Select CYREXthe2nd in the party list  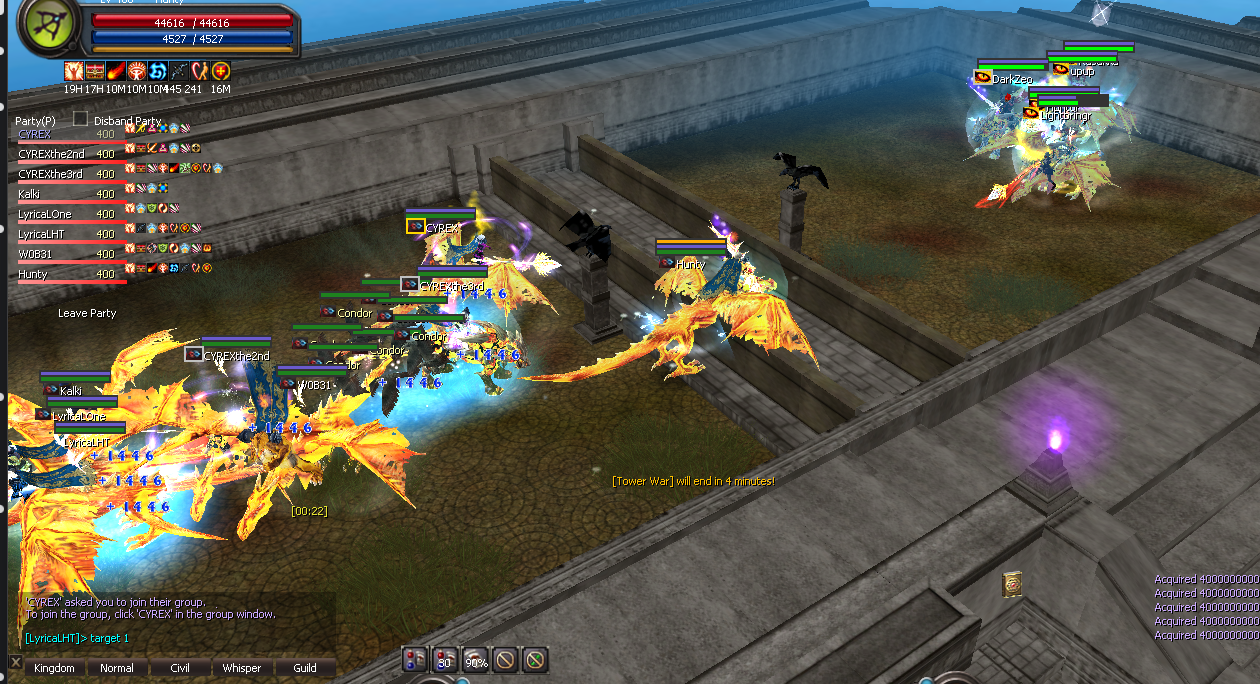coord(51,154)
